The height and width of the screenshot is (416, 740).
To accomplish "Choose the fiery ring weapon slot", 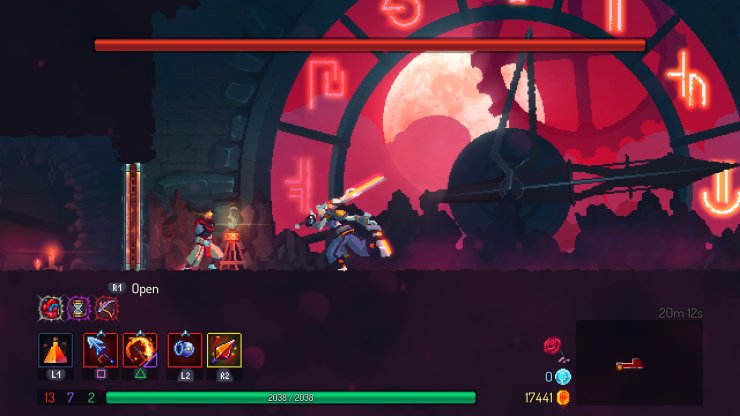I will [140, 350].
